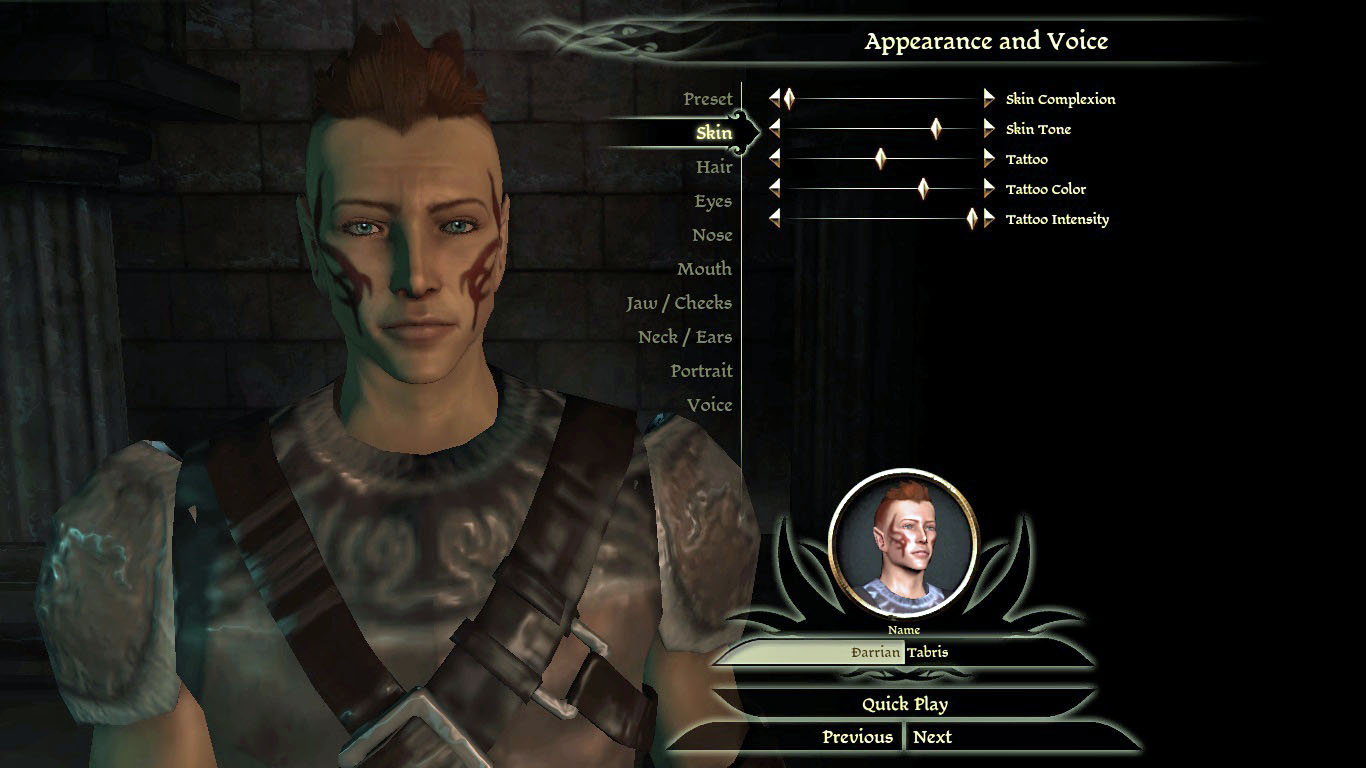Click the round character portrait thumbnail
Viewport: 1366px width, 768px height.
(903, 542)
